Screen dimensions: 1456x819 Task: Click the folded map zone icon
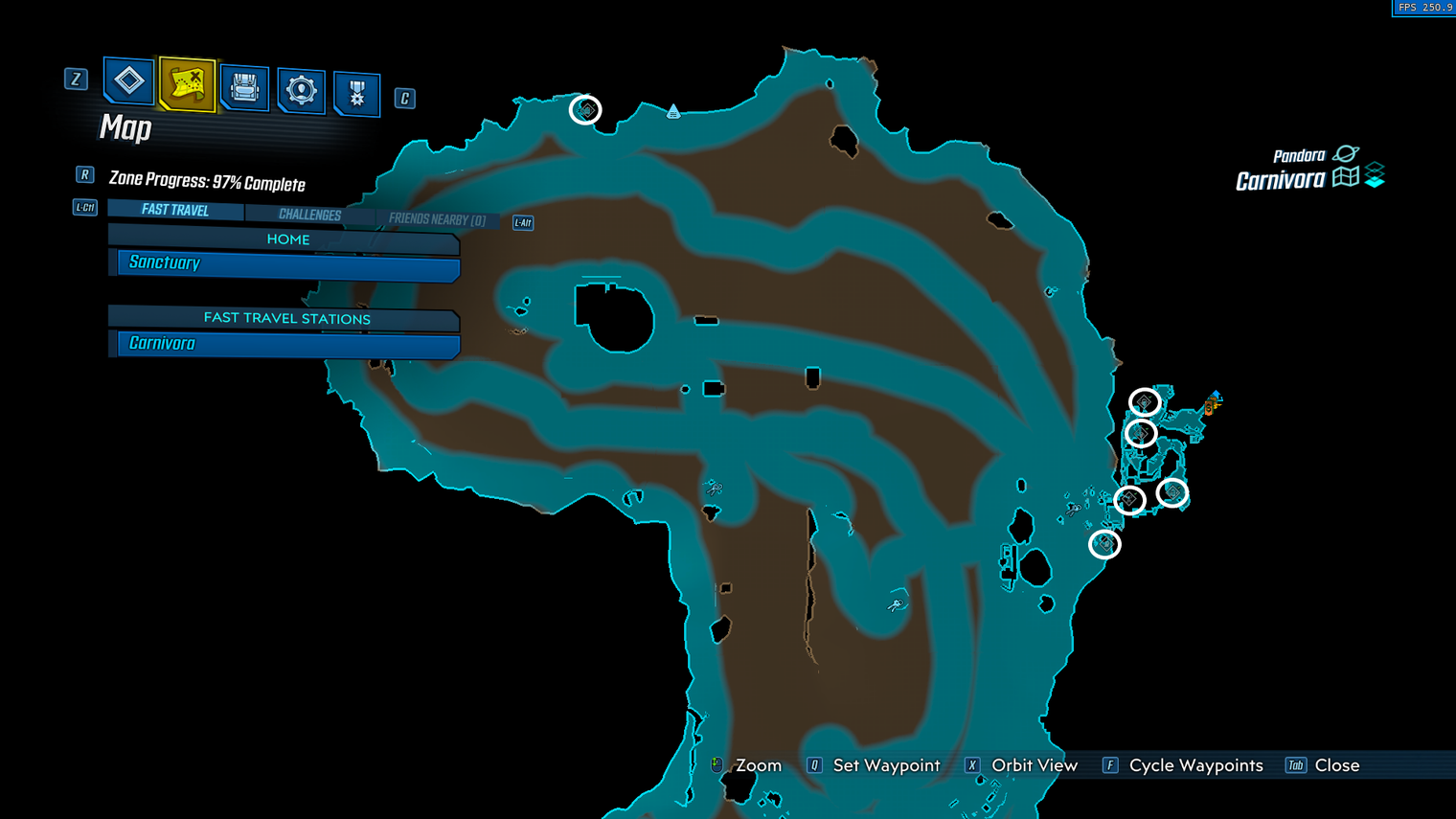[1346, 177]
